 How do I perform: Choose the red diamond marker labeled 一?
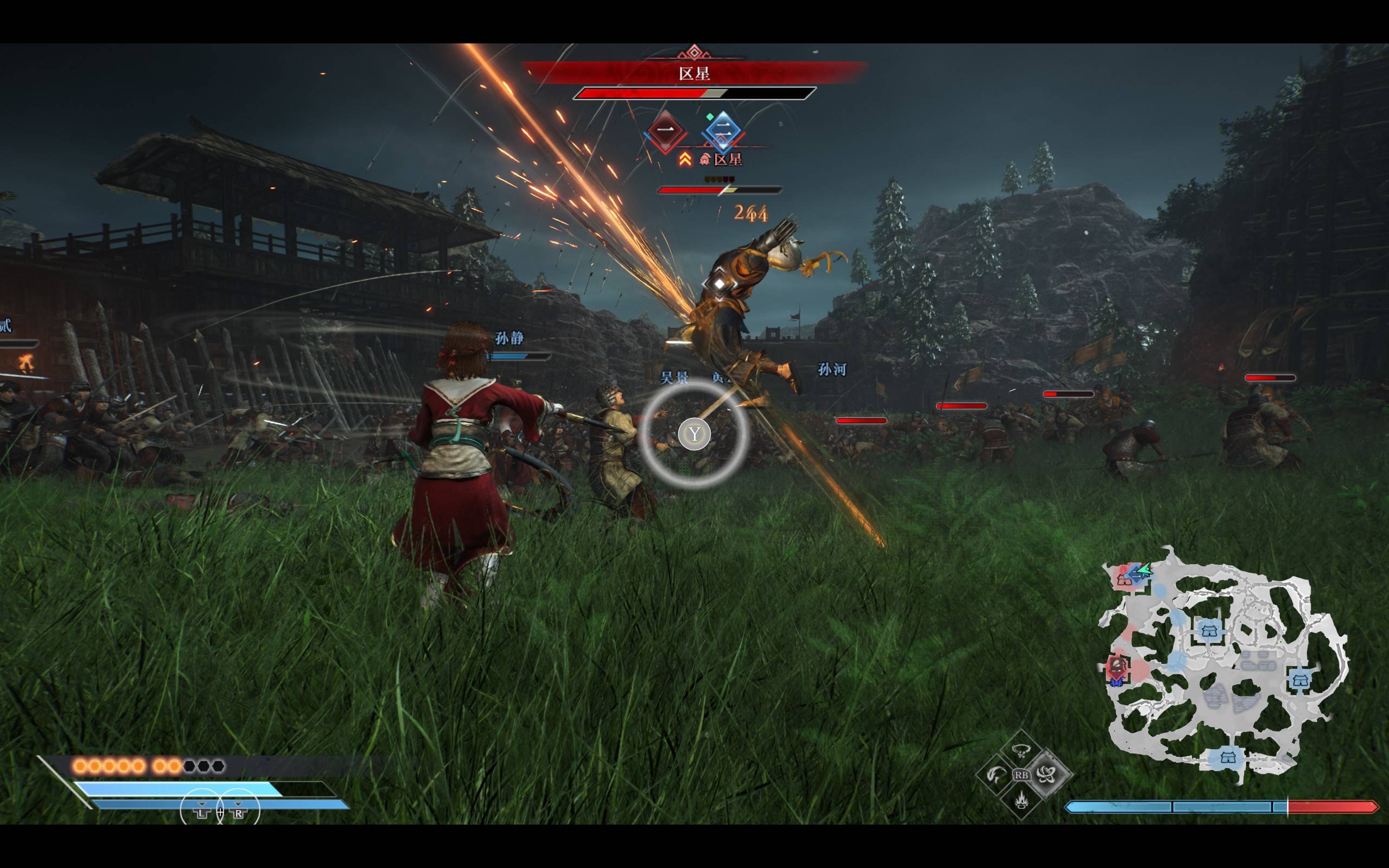tap(665, 130)
